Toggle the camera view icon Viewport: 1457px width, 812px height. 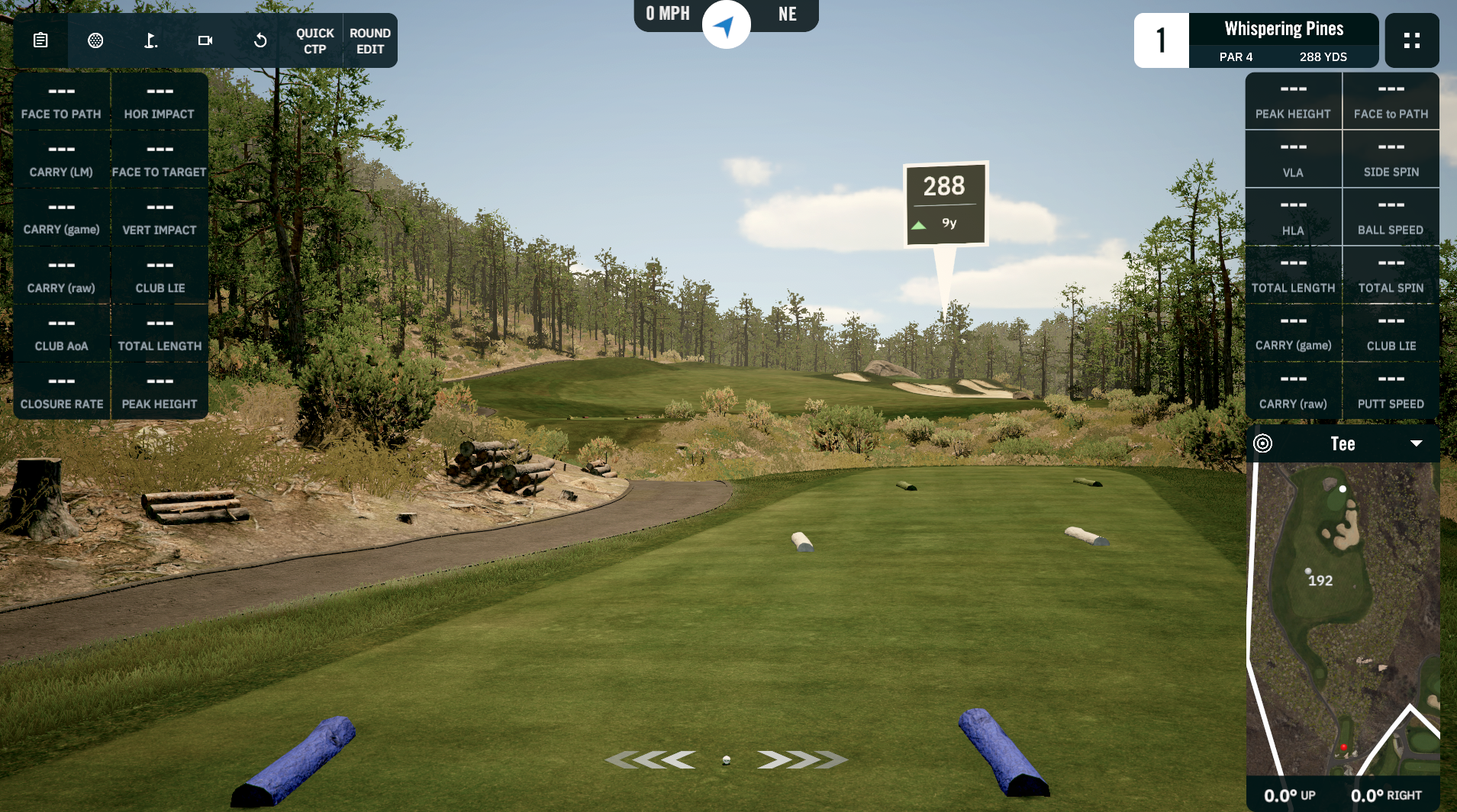205,40
